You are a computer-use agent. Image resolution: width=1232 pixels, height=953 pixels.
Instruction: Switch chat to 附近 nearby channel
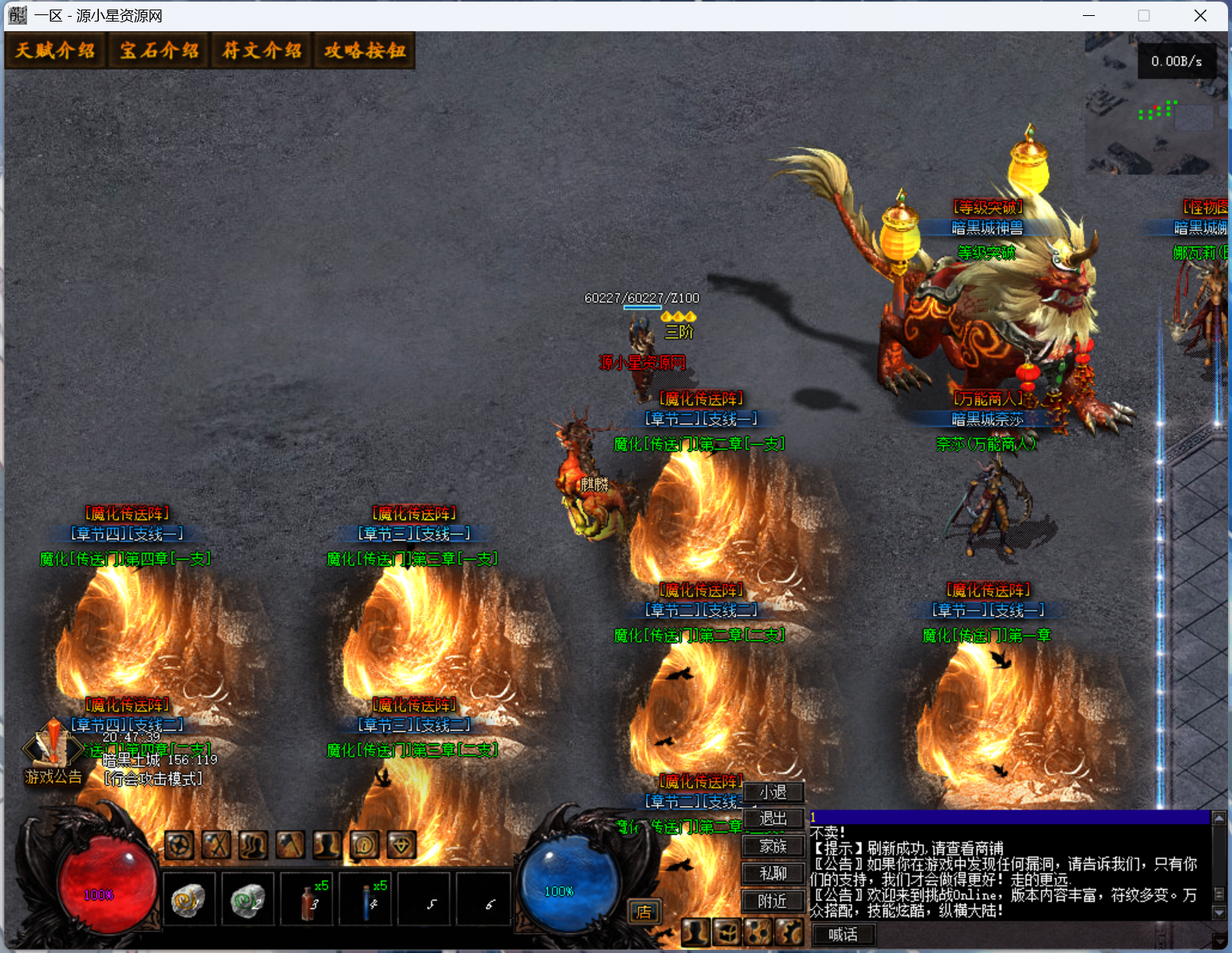[x=772, y=901]
